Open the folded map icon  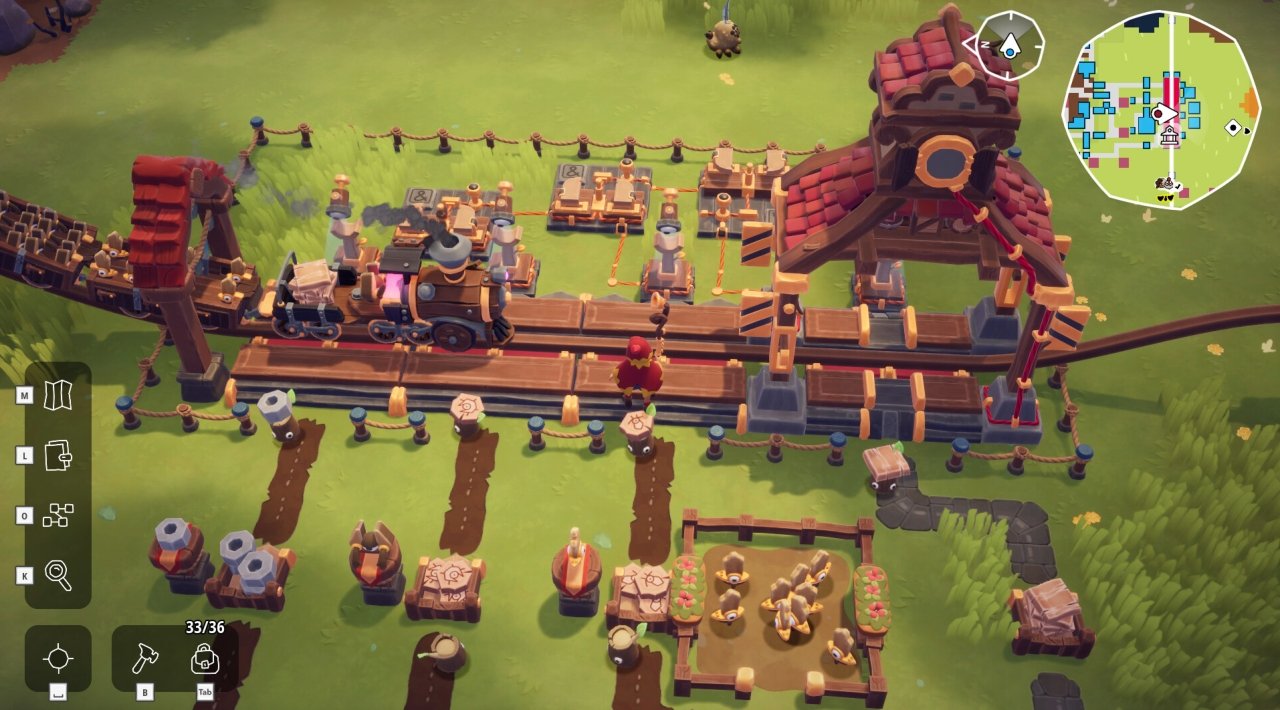click(58, 396)
